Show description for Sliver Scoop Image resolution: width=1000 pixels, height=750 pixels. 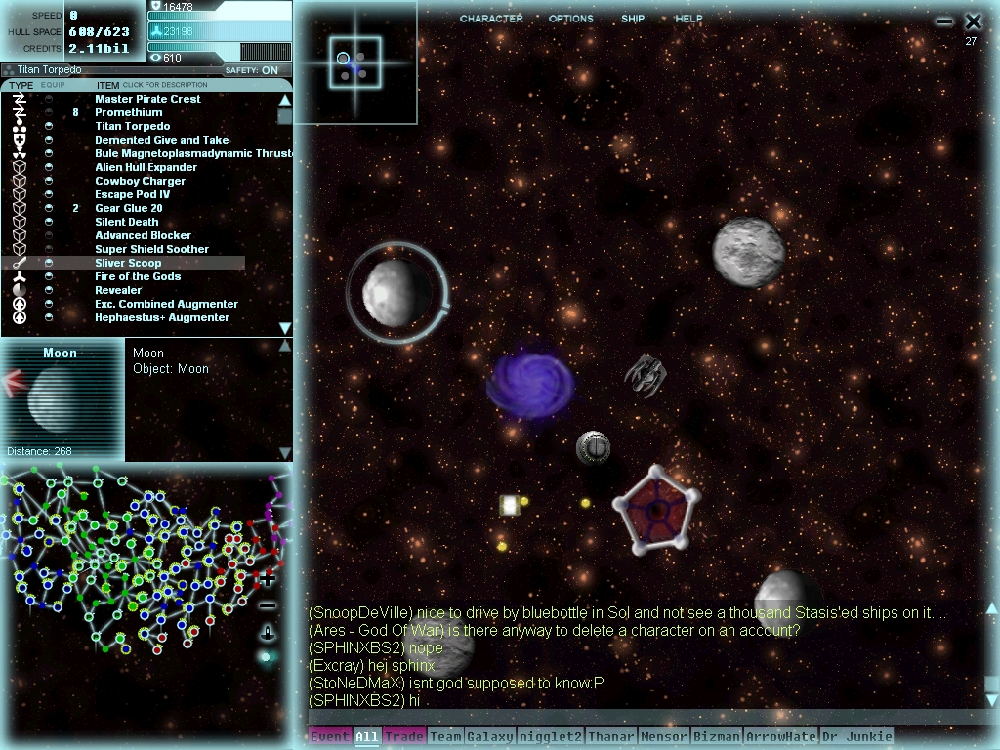coord(128,263)
